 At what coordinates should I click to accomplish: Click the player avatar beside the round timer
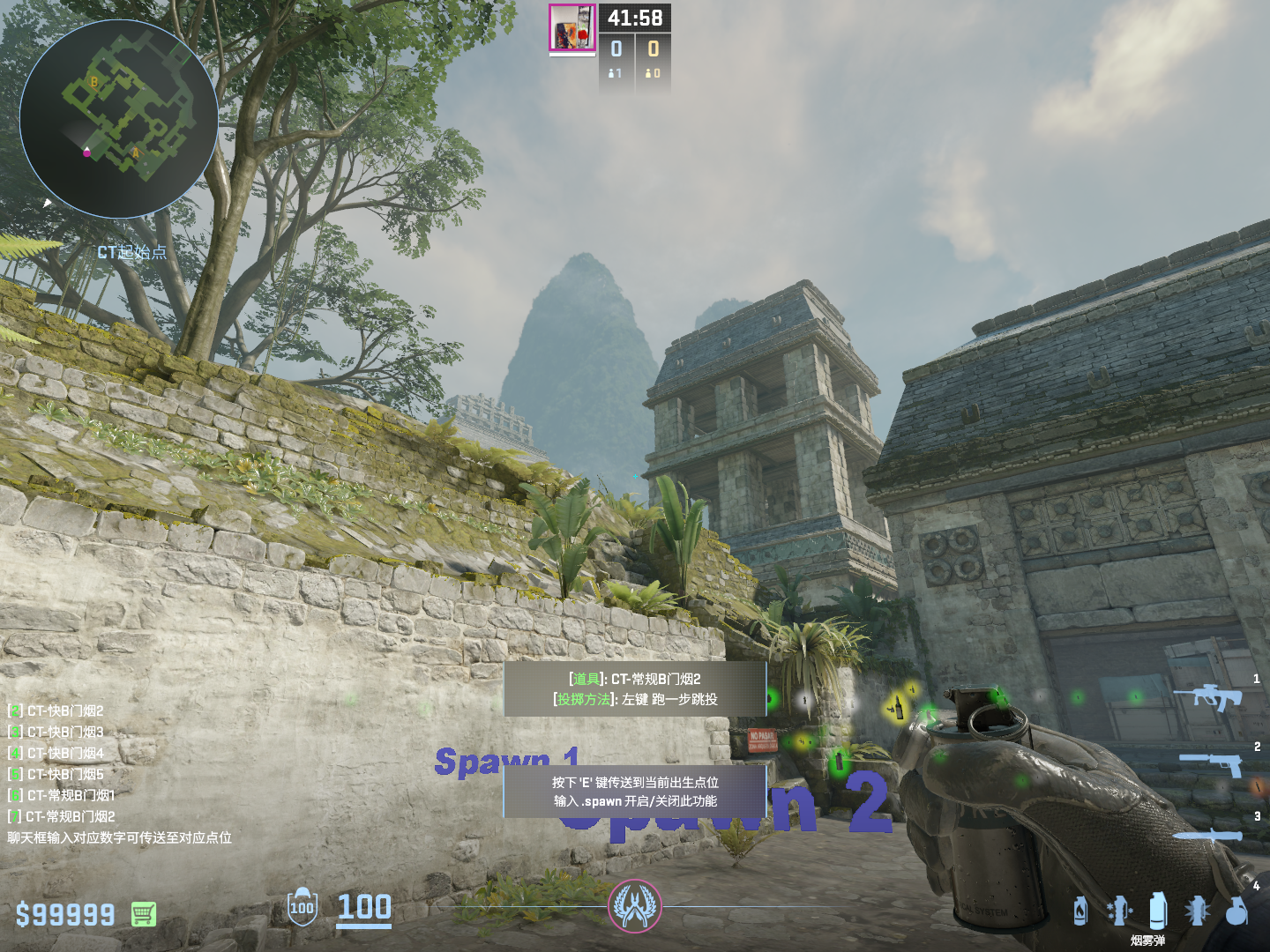click(571, 27)
